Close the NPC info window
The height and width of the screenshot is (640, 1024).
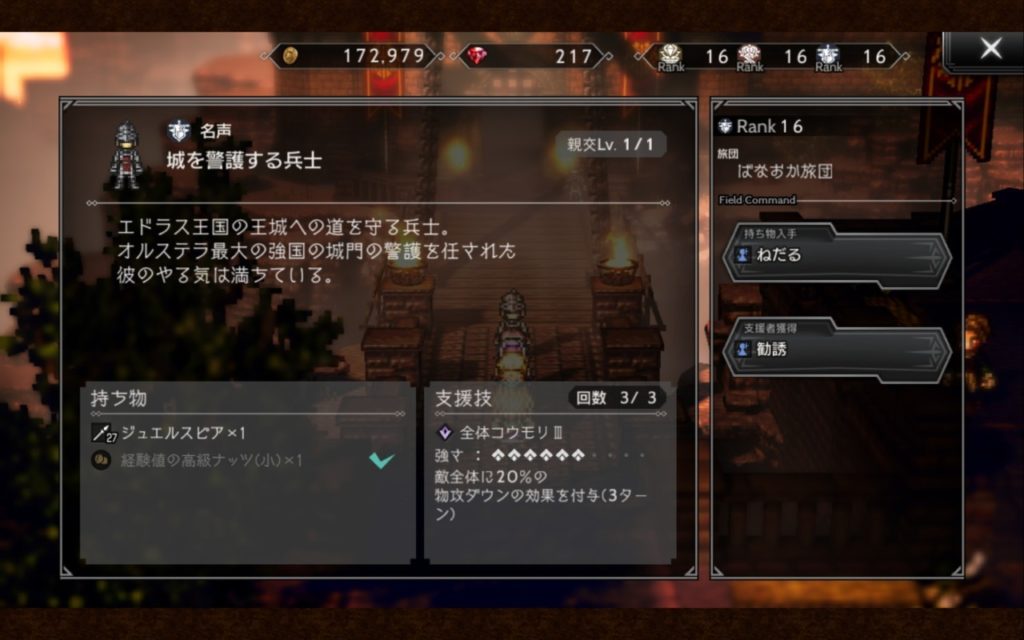click(989, 49)
